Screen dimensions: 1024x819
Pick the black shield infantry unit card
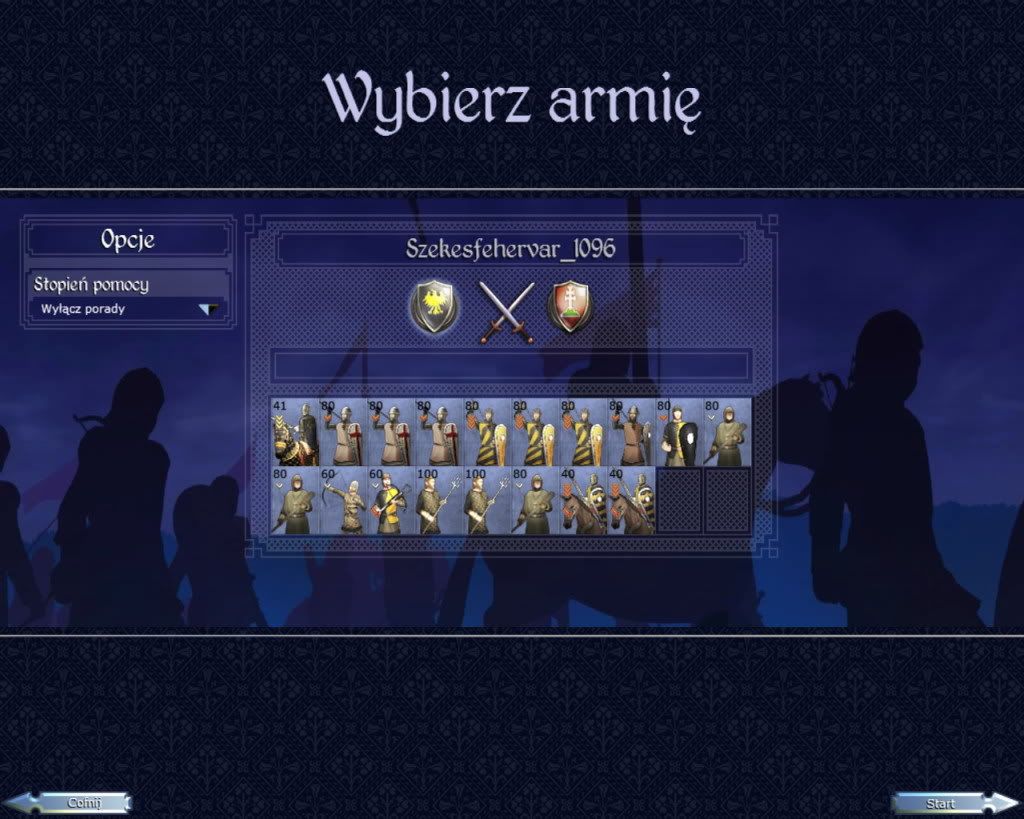point(678,432)
